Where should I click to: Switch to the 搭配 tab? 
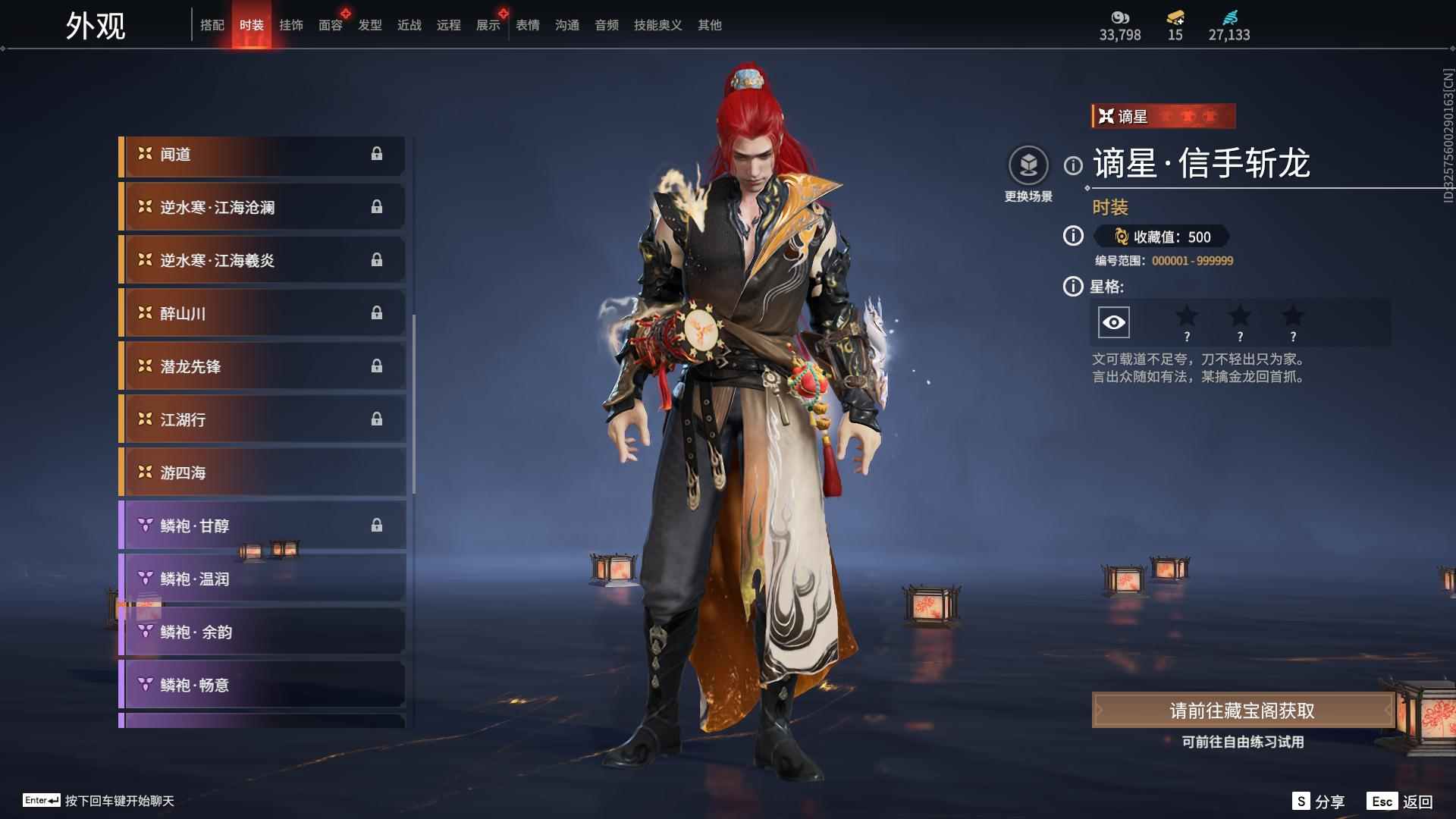click(x=212, y=25)
